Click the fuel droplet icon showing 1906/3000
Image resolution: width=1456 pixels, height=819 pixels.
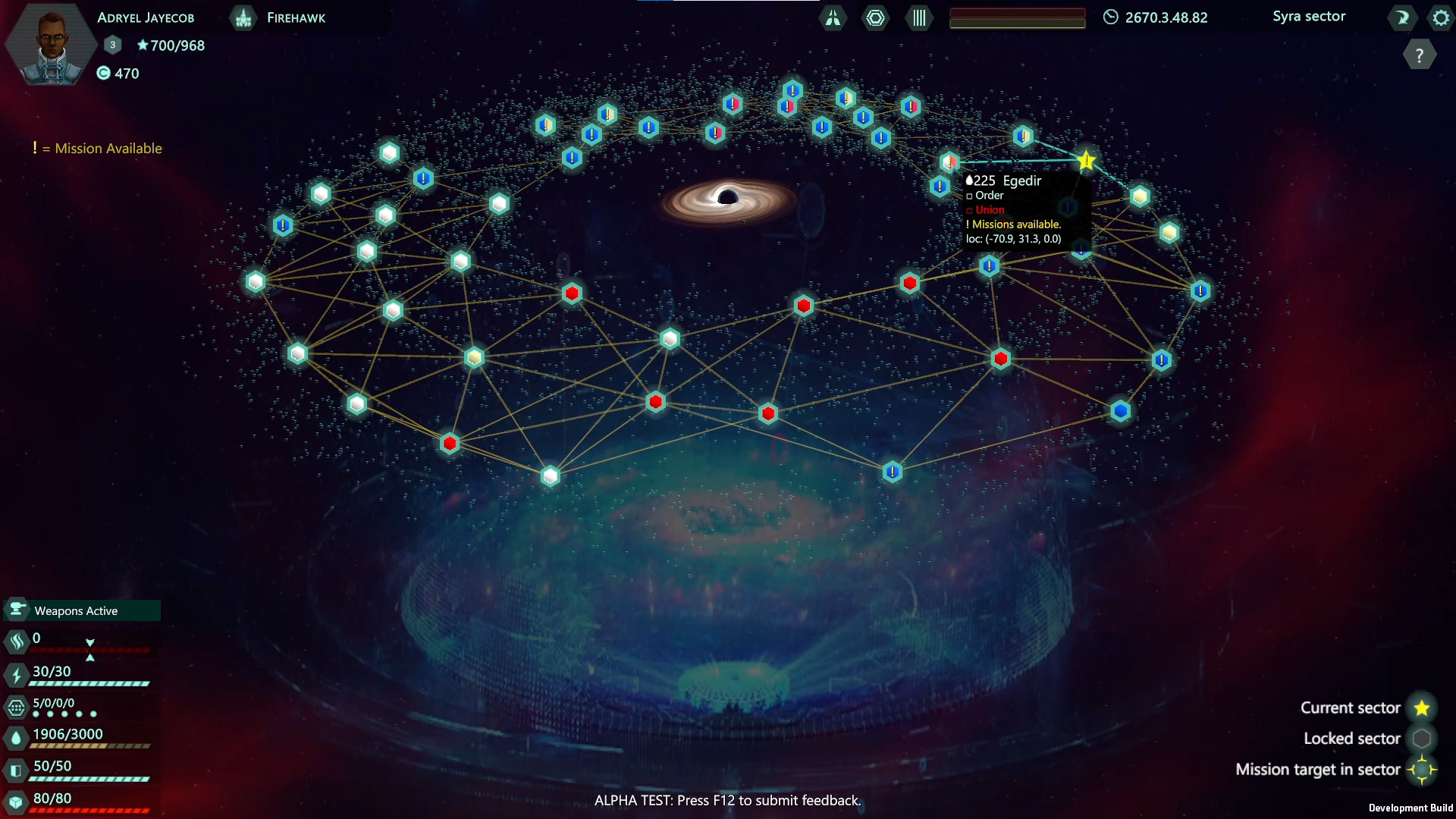(x=16, y=735)
